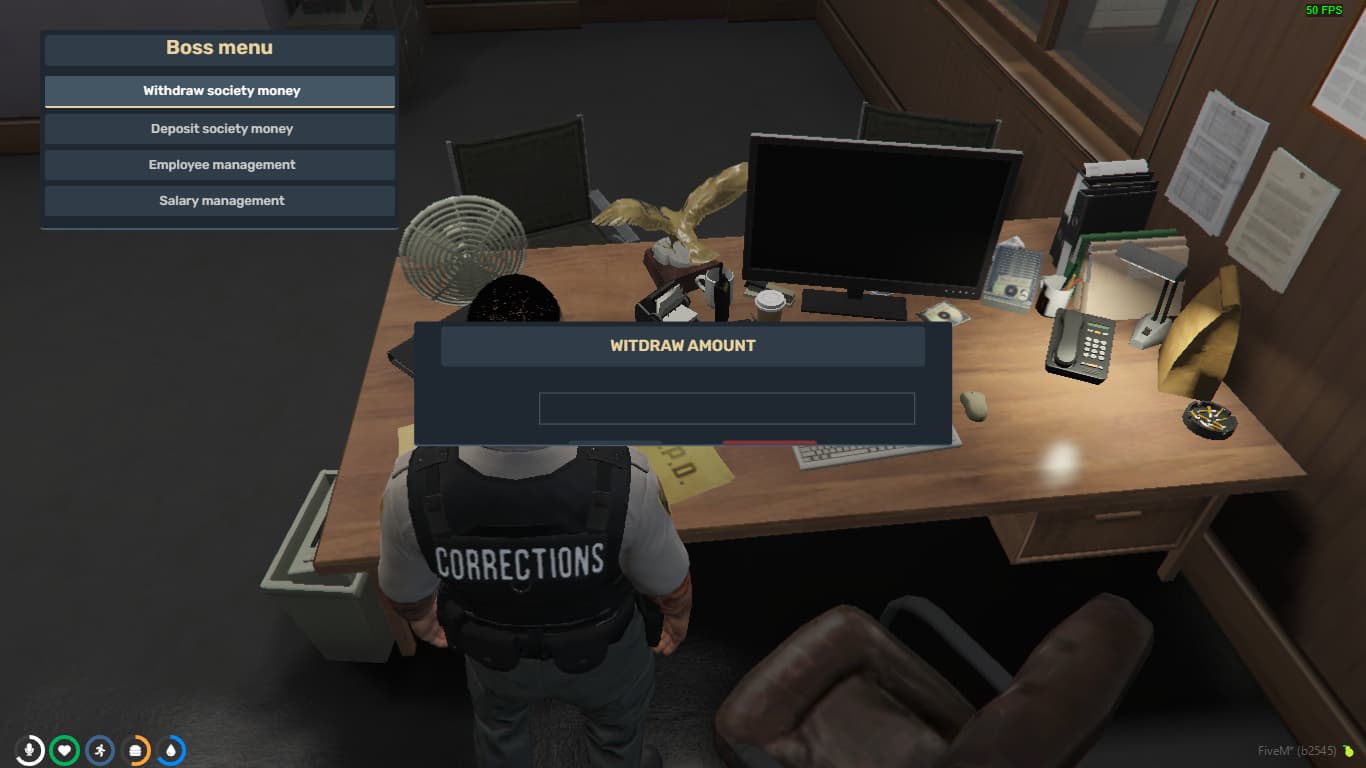Select the running stamina icon
The height and width of the screenshot is (768, 1366).
pos(99,750)
